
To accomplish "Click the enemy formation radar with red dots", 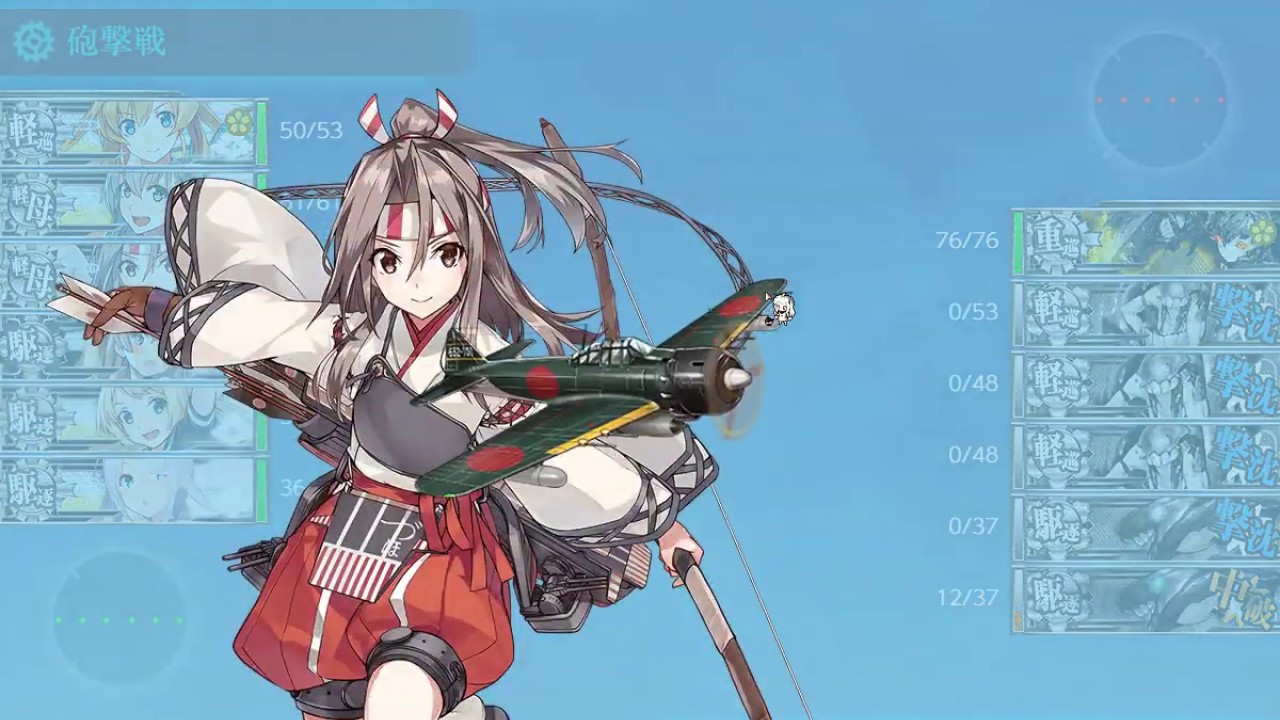I will pos(1160,100).
